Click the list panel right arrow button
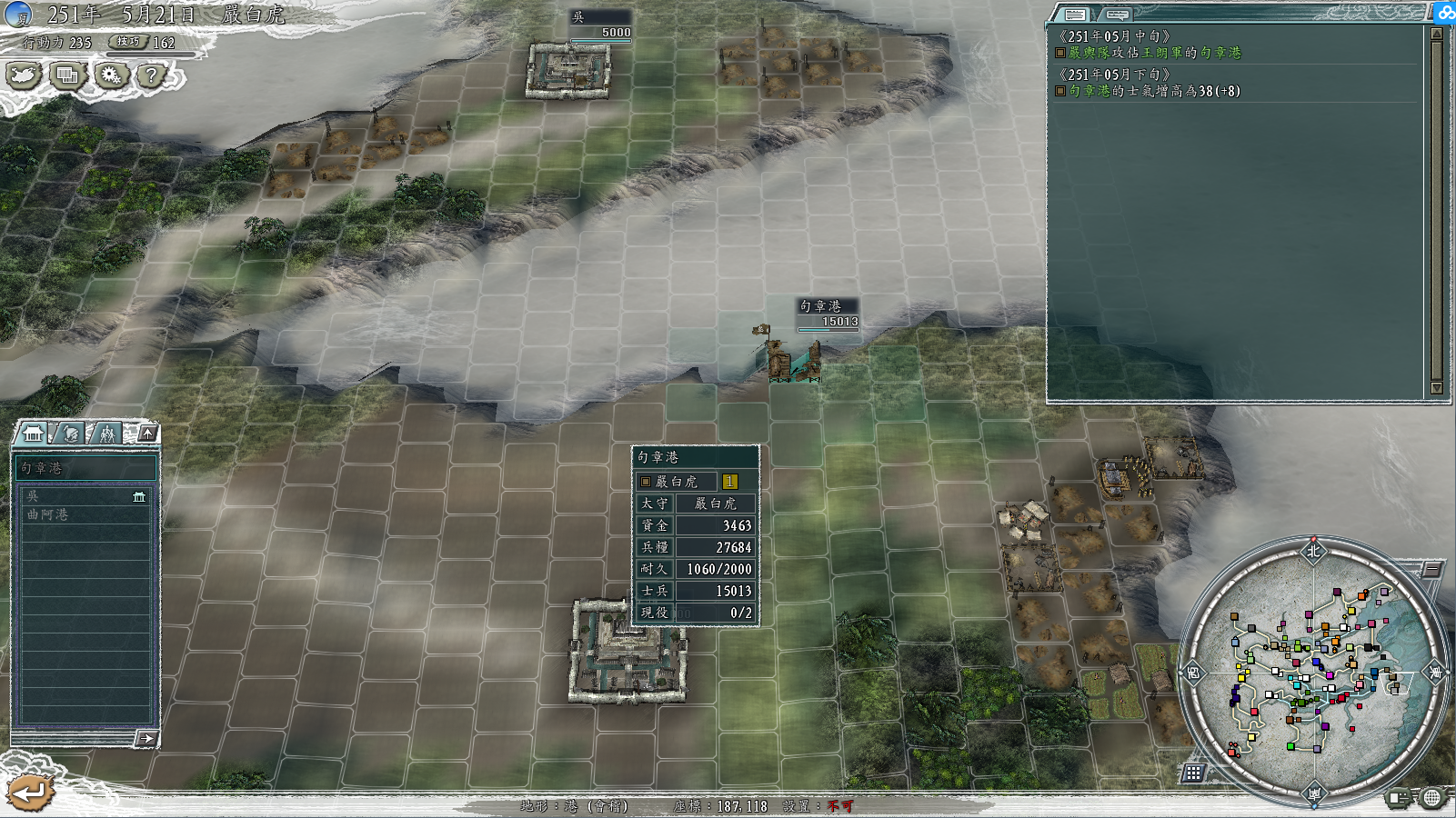This screenshot has height=818, width=1456. coord(146,739)
